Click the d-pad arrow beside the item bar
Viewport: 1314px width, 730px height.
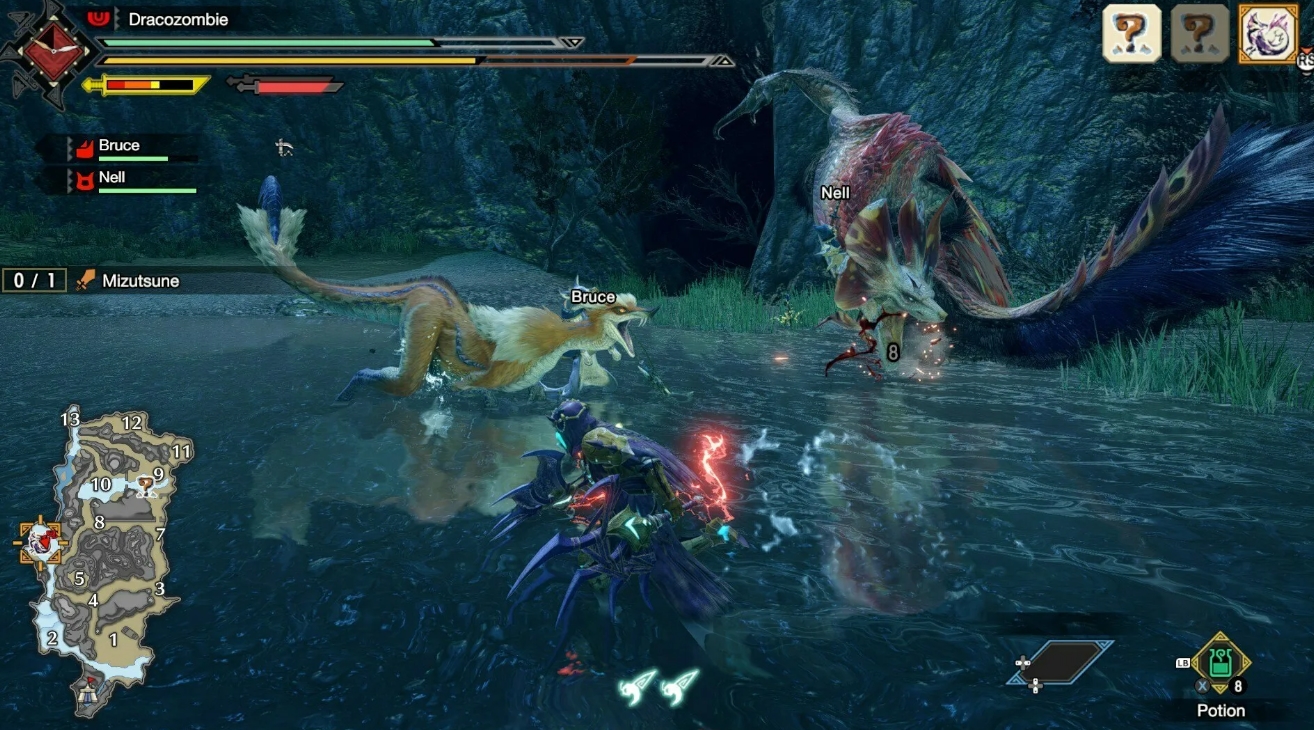1023,663
